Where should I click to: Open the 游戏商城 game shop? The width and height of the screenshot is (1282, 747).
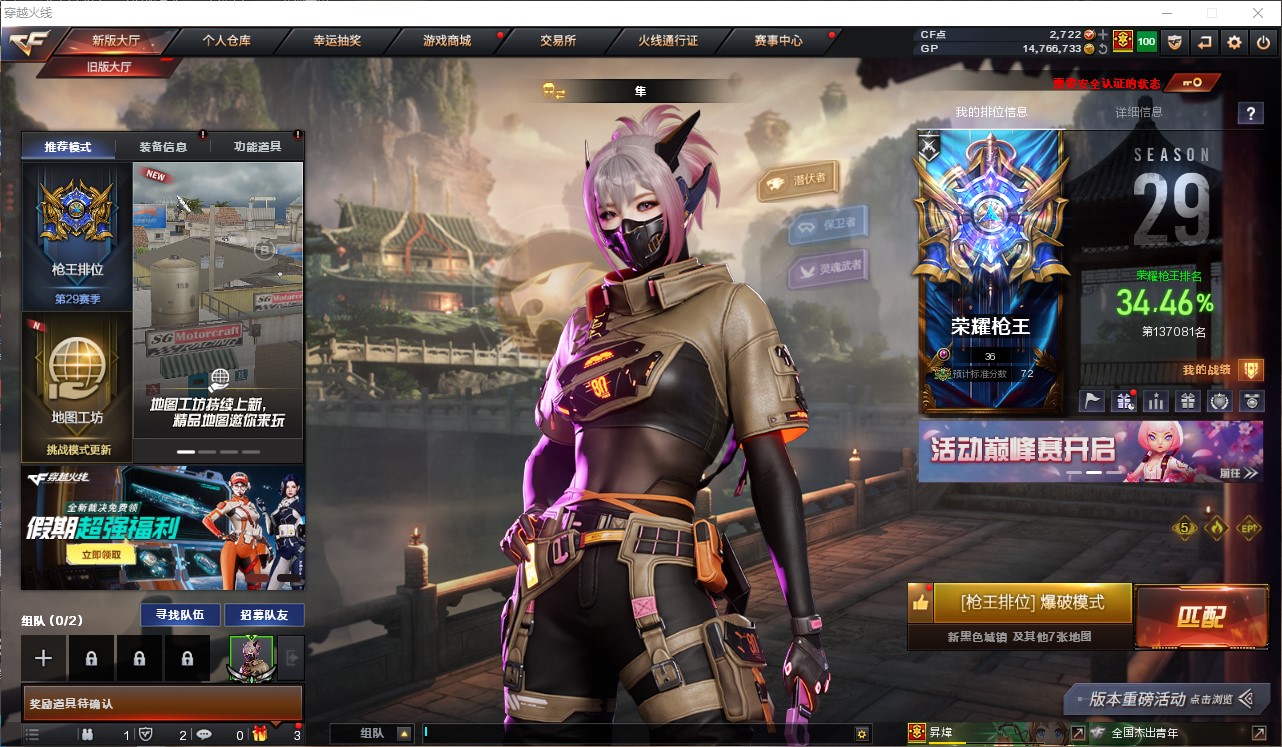[447, 41]
